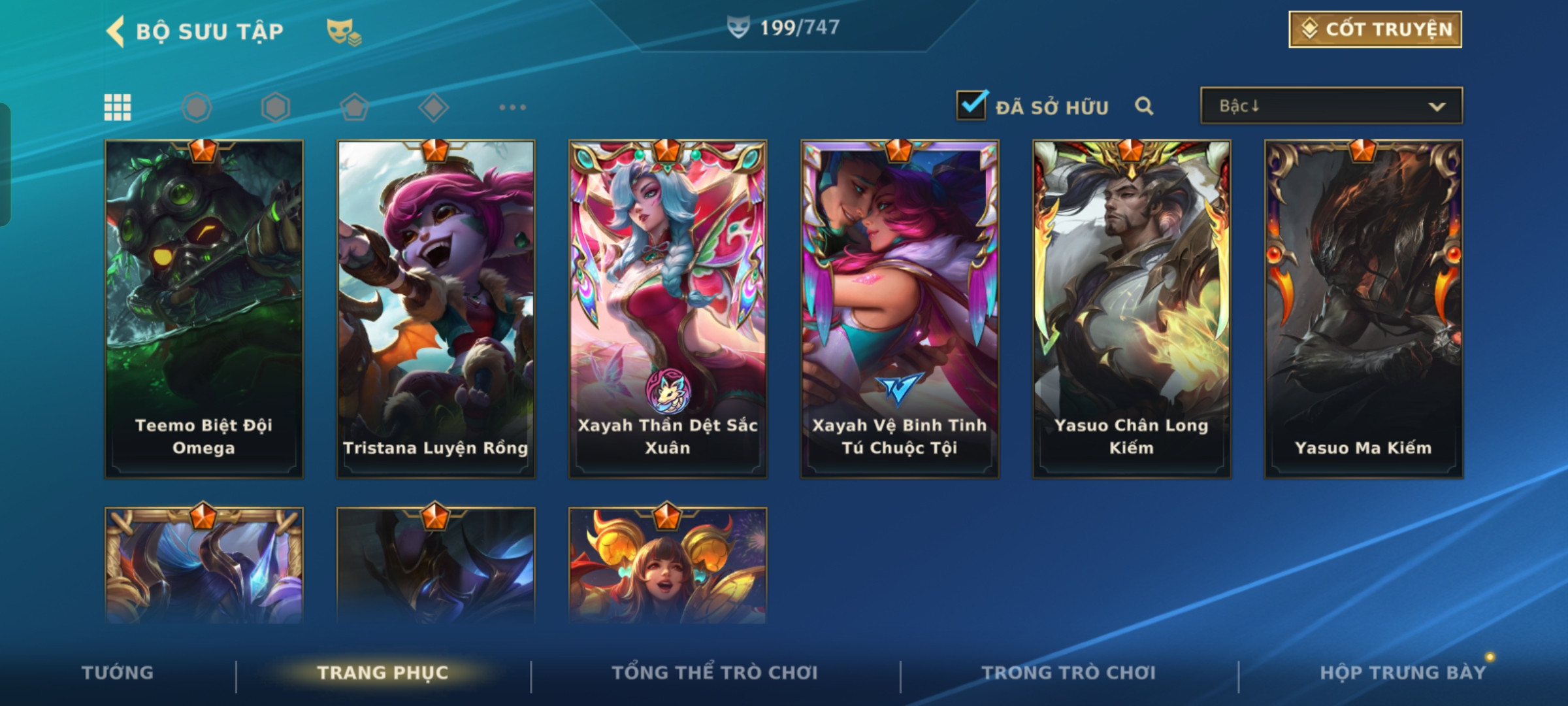Select the Trang Phục tab
The width and height of the screenshot is (1568, 706).
click(383, 673)
